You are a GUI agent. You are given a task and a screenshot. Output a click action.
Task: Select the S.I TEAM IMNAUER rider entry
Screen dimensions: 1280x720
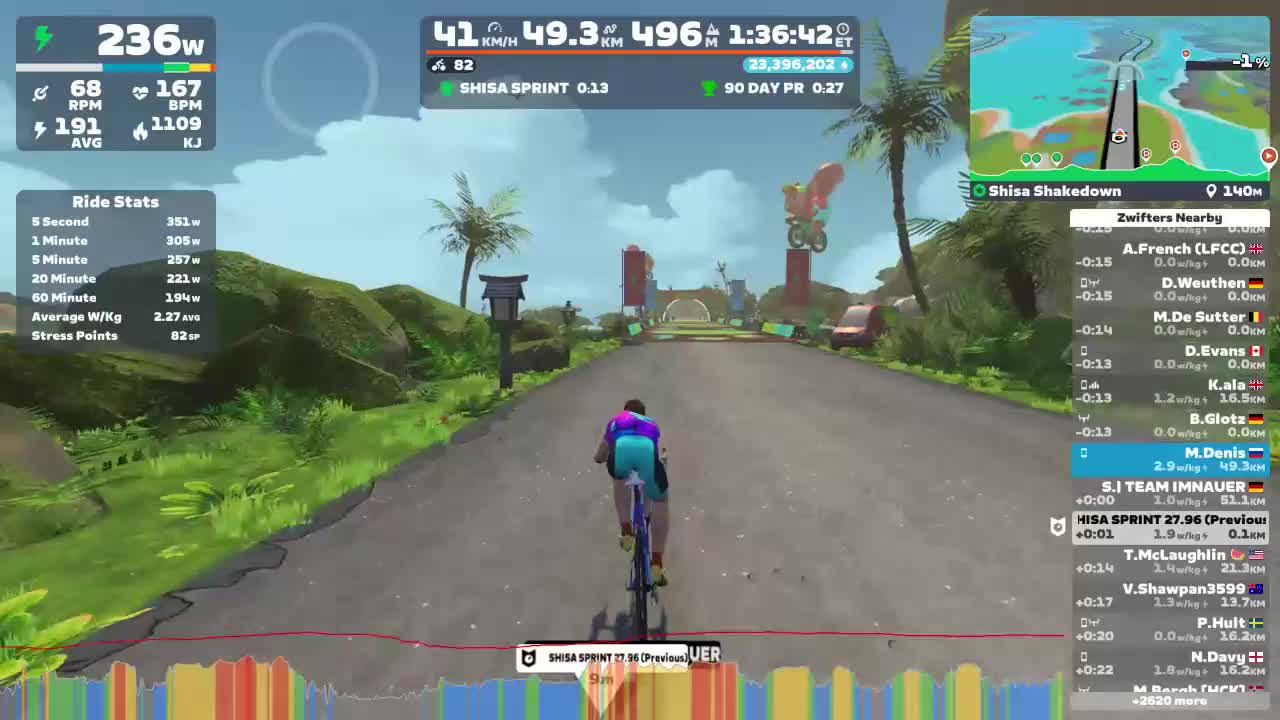pos(1170,490)
